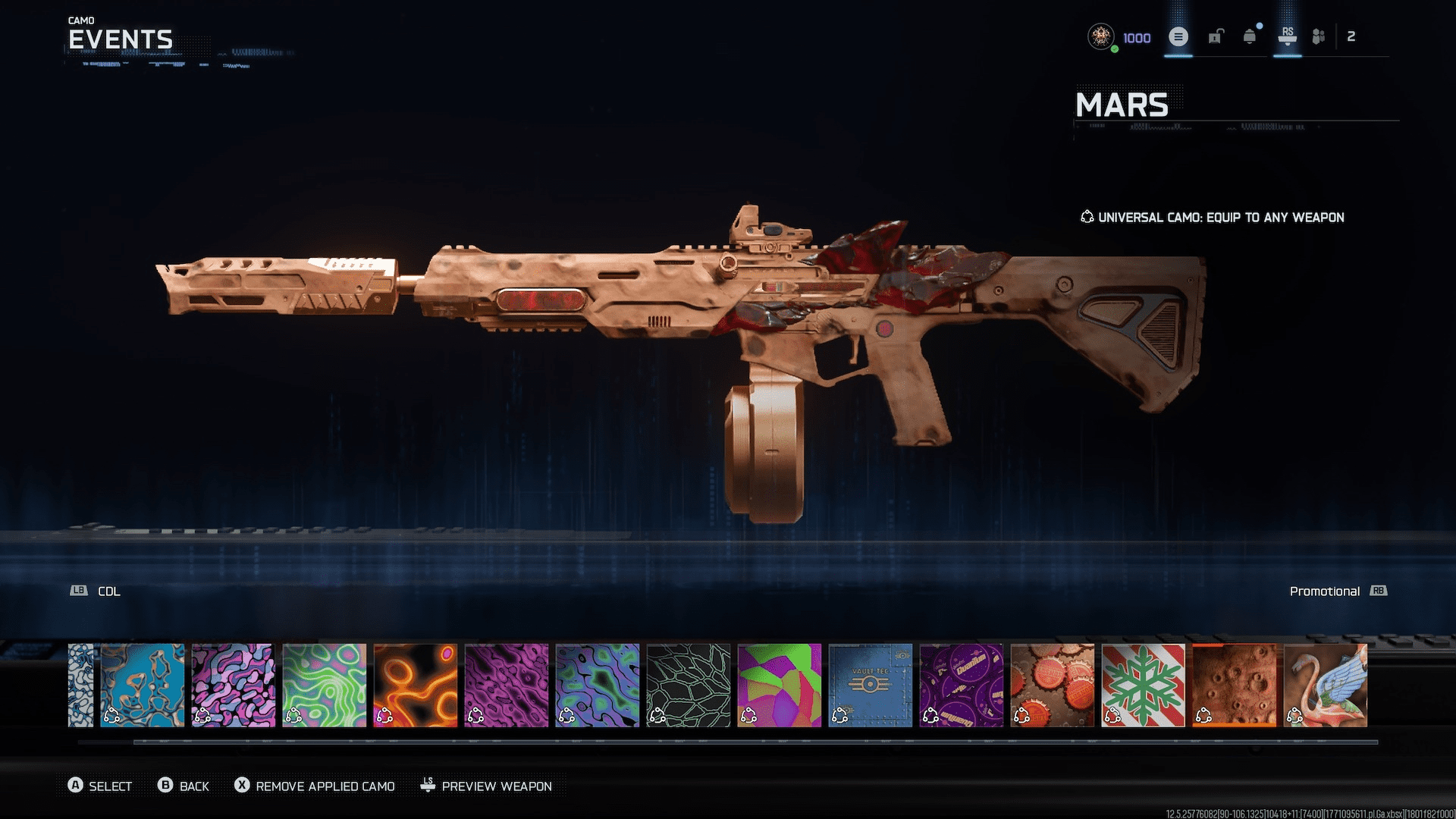Viewport: 1456px width, 819px height.
Task: Pick the orange neon swirl camo
Action: 415,685
